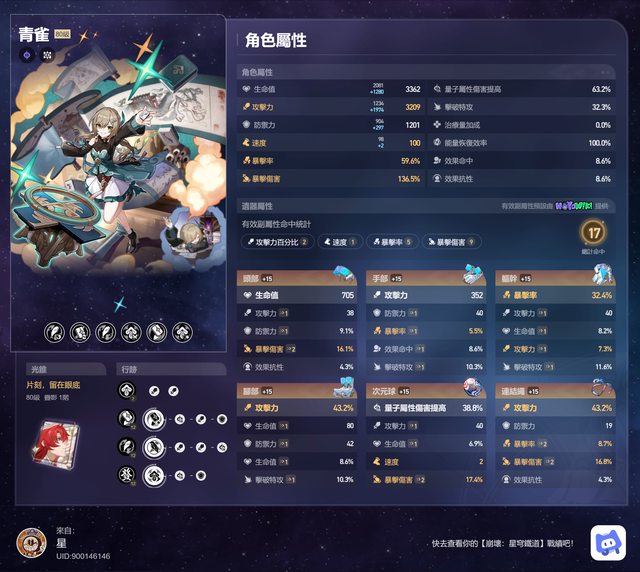Select the hands (手部) relic panel header
Screen dimensions: 640x572
tap(426, 278)
